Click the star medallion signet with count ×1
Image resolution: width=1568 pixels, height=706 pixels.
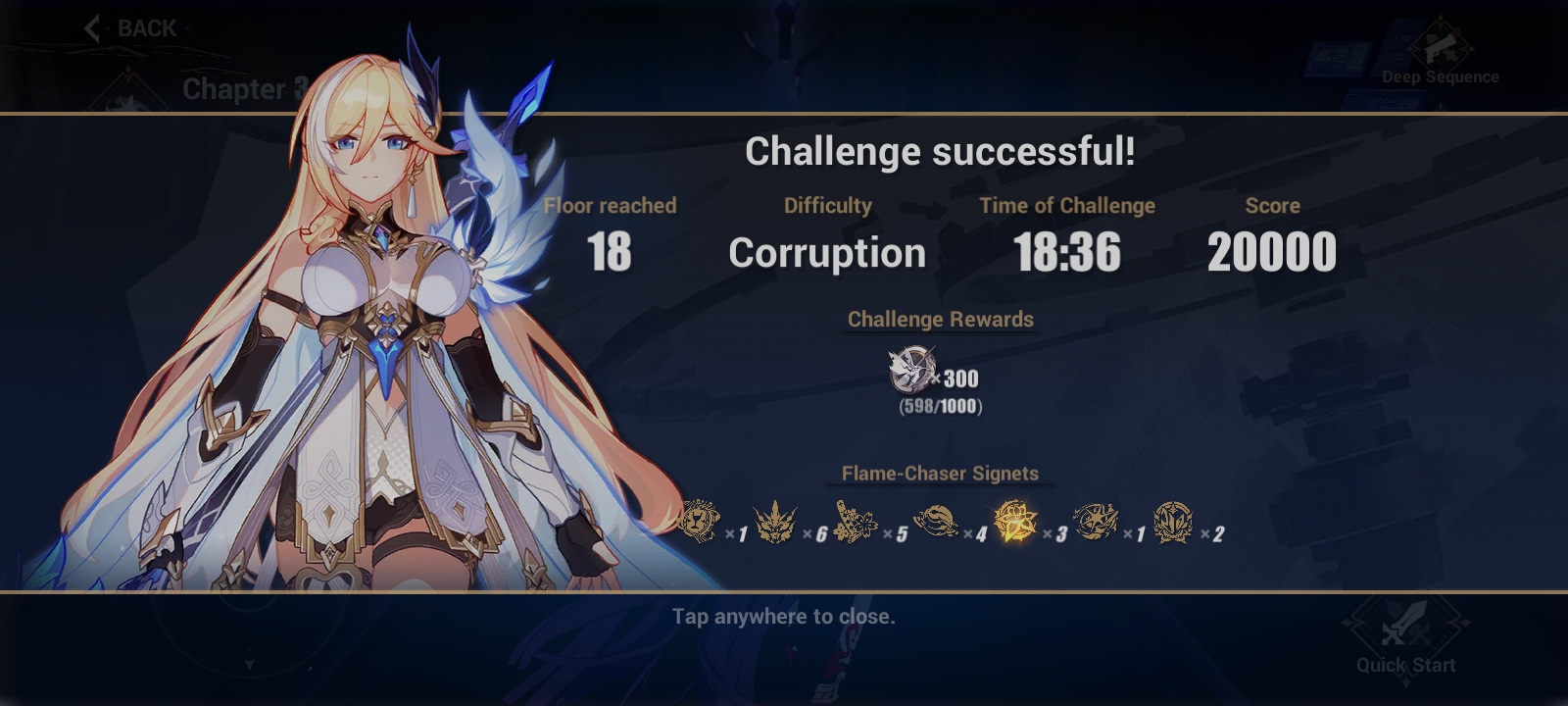coord(1097,524)
